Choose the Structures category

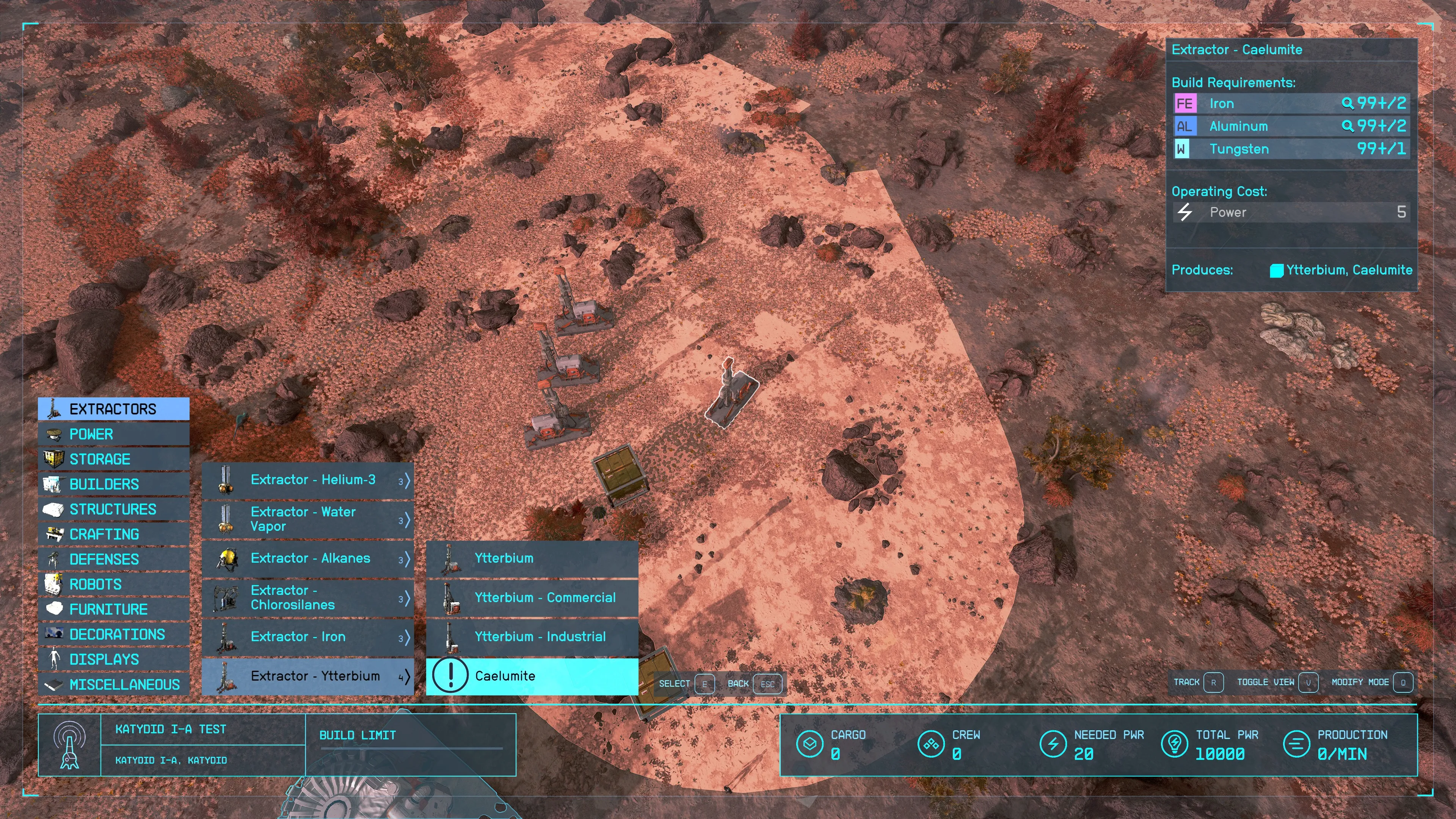[113, 509]
